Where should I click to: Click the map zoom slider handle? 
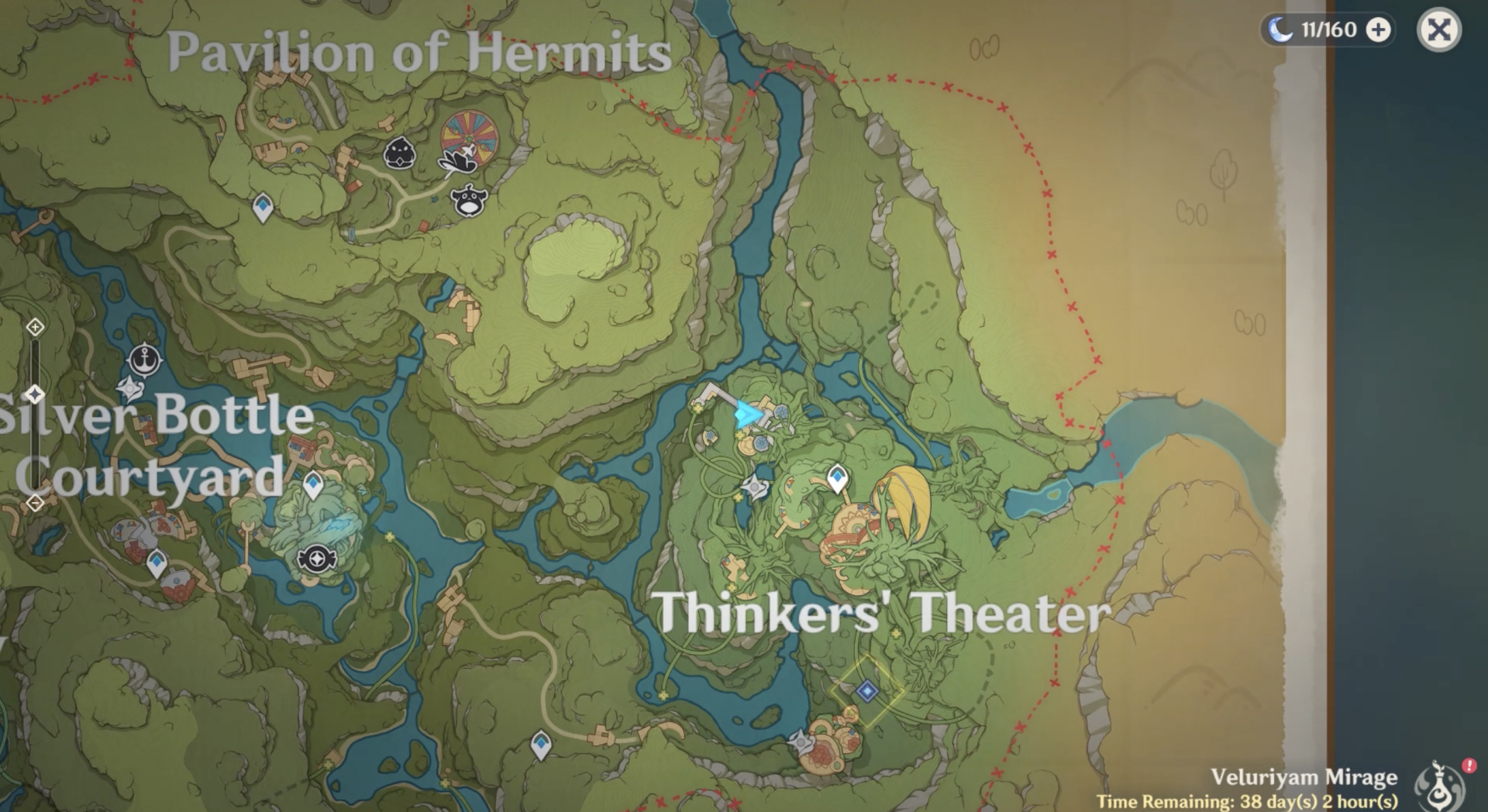point(35,395)
